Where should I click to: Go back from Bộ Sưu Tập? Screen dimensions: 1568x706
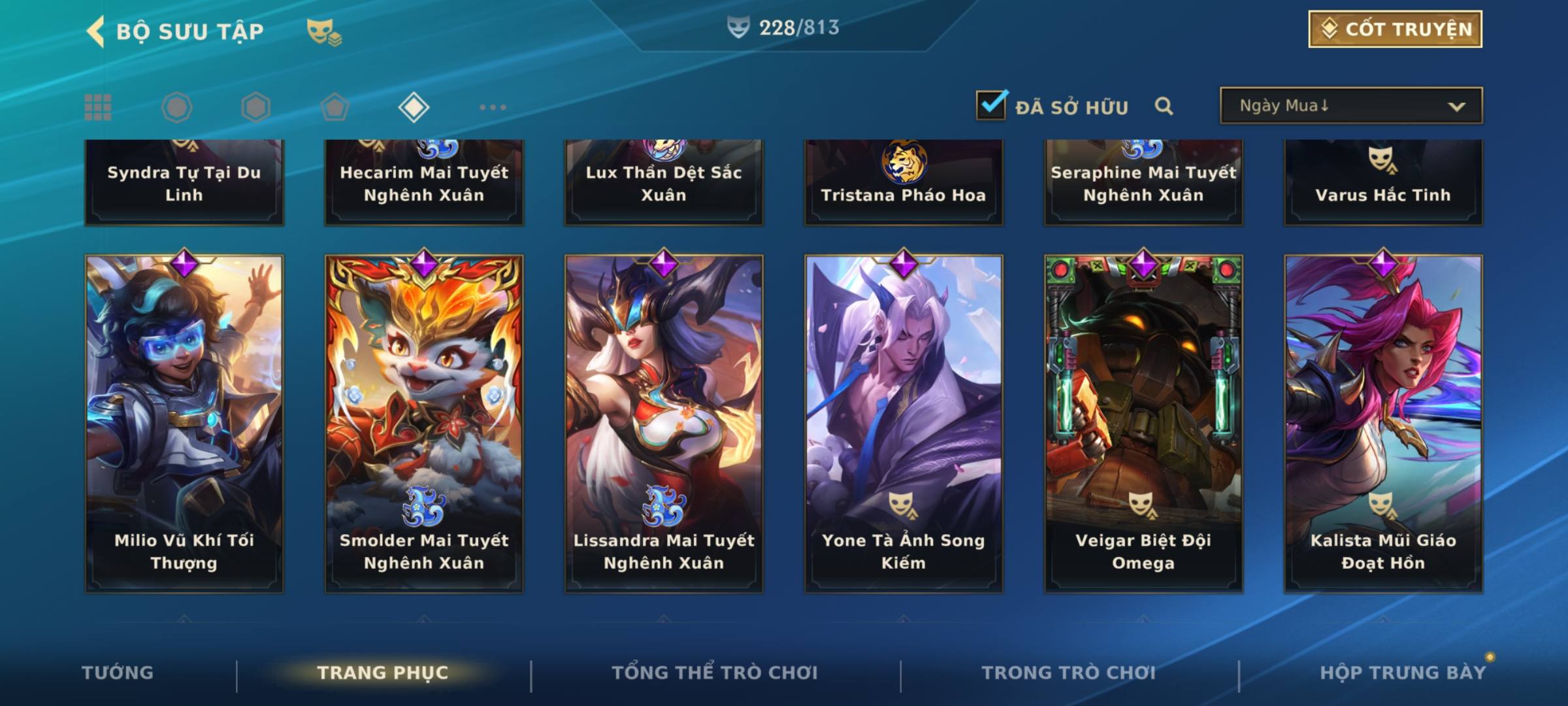pos(96,31)
